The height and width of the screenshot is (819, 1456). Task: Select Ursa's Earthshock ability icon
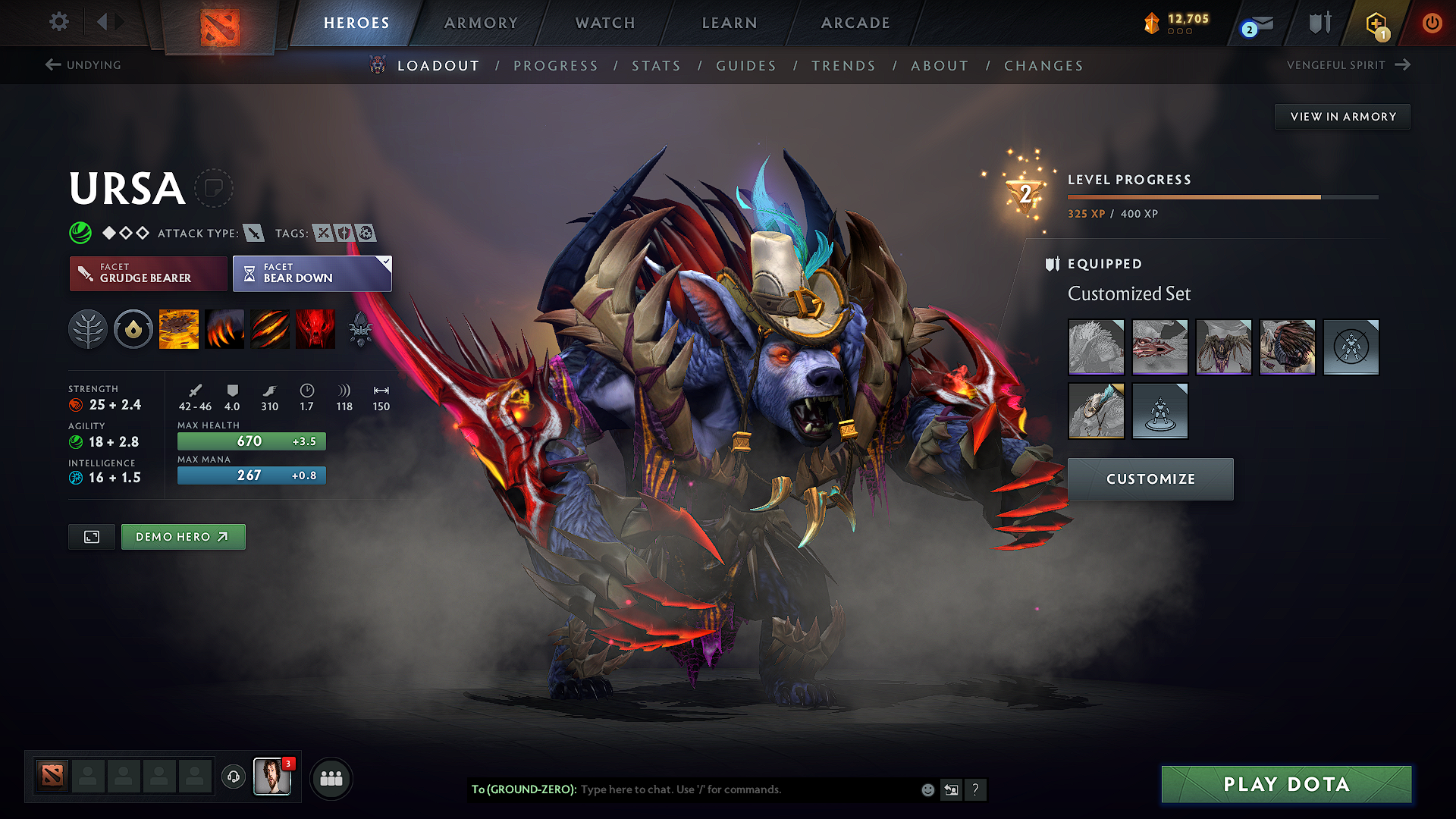(179, 329)
